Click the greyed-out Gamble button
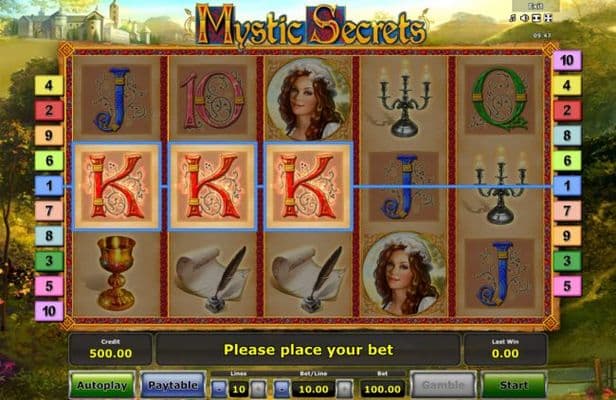Image resolution: width=616 pixels, height=400 pixels. click(x=443, y=385)
